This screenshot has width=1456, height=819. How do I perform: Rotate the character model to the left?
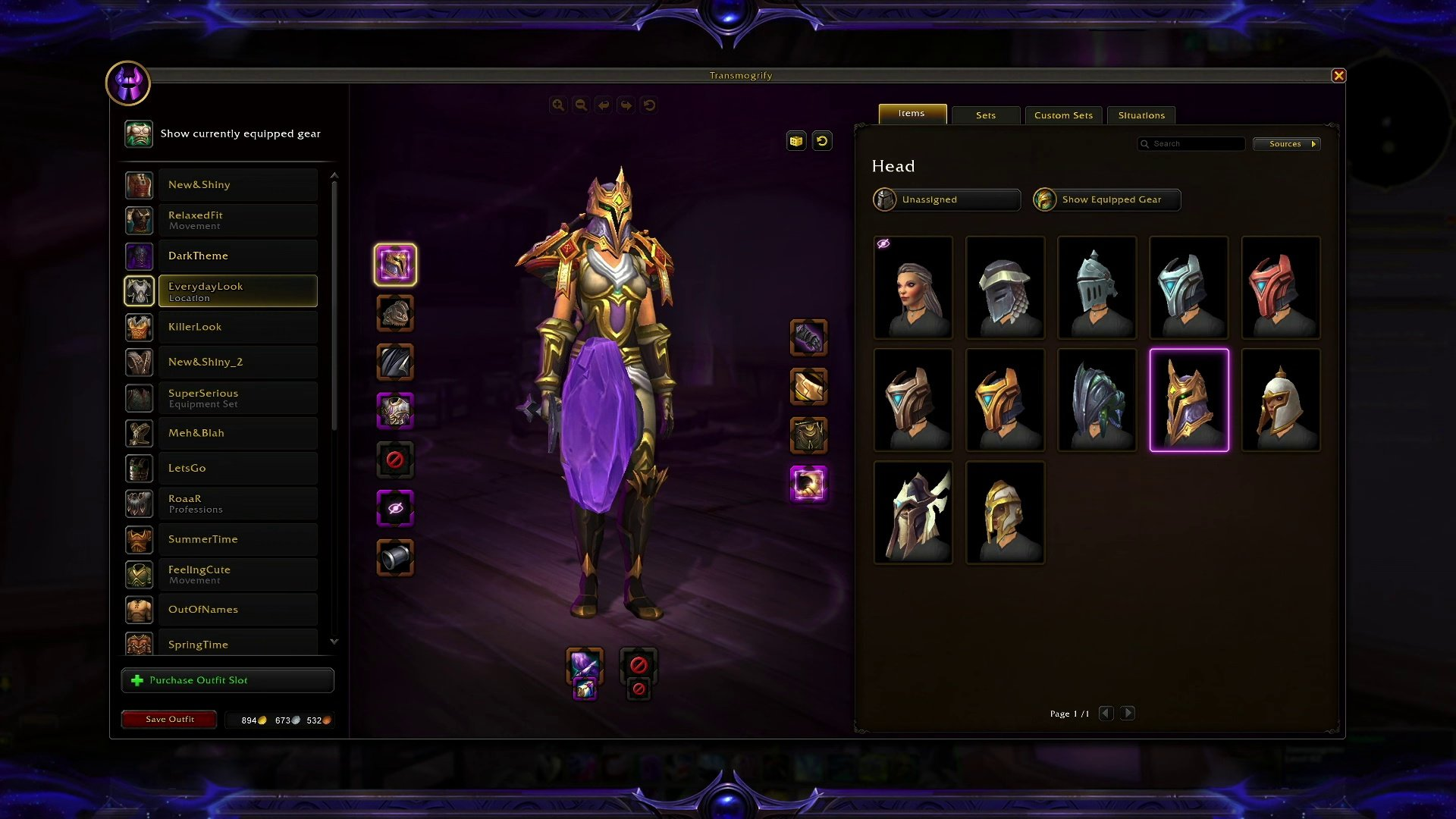(x=604, y=105)
